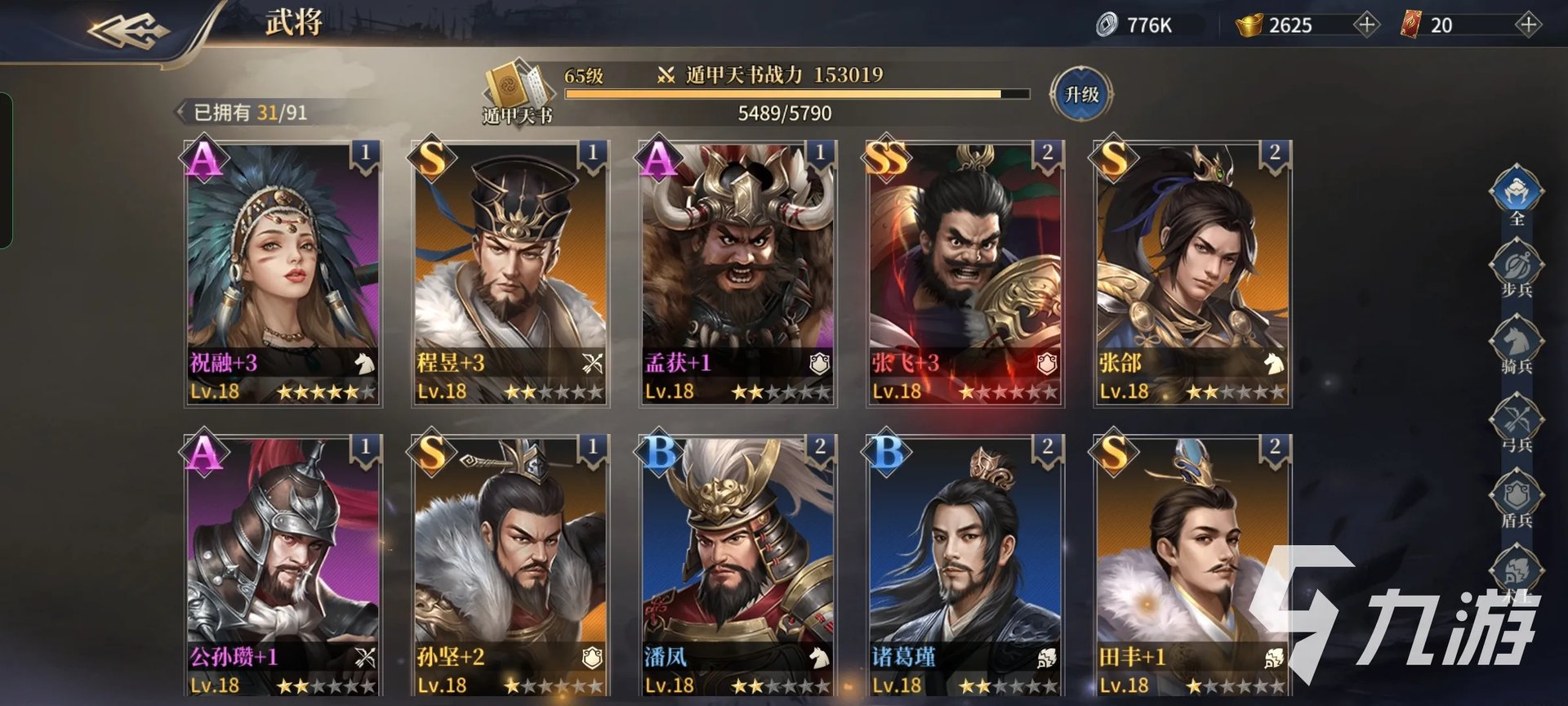Select the 程昱+3 general card
This screenshot has width=1568, height=706.
pos(510,273)
